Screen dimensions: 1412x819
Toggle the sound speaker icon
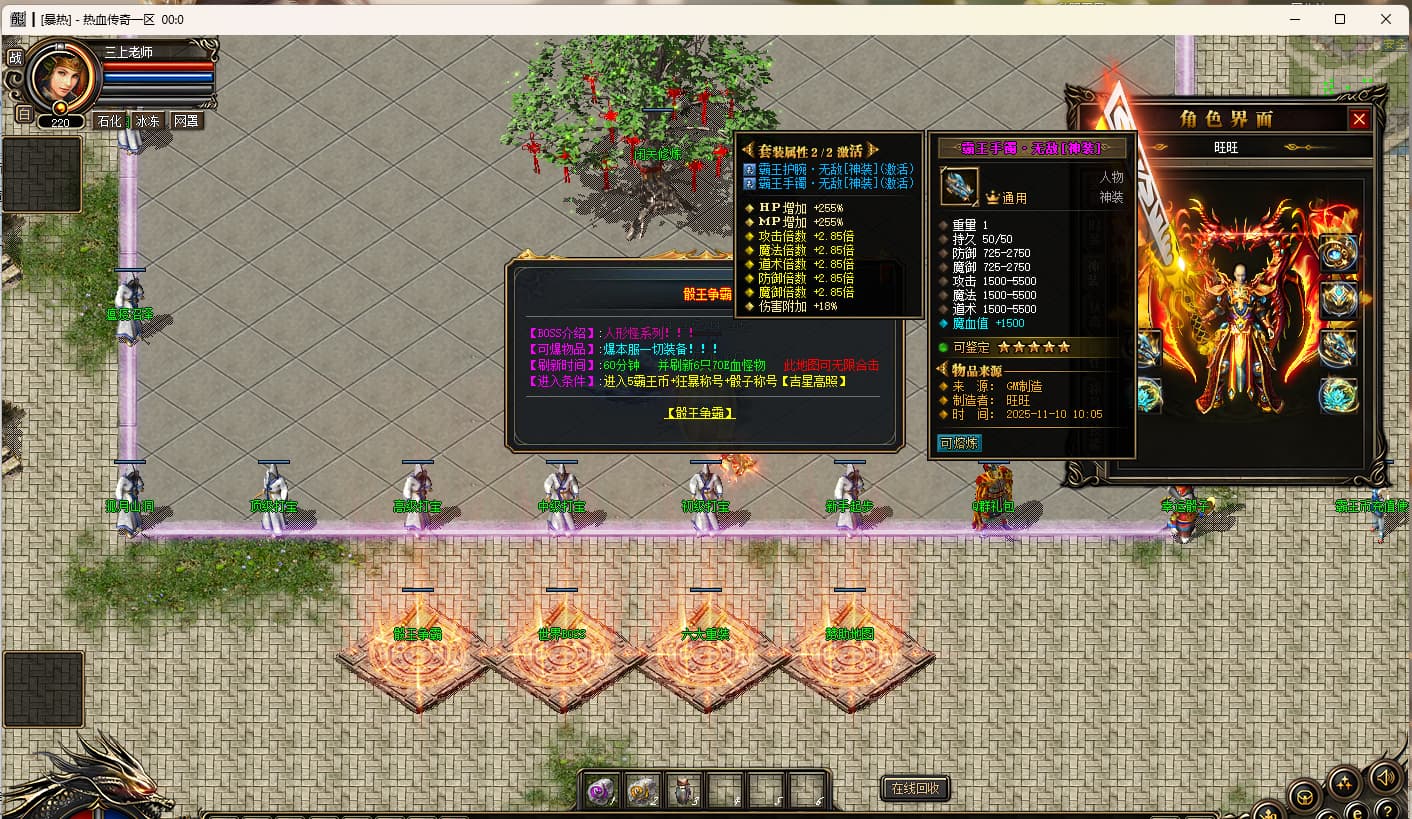pos(1384,776)
